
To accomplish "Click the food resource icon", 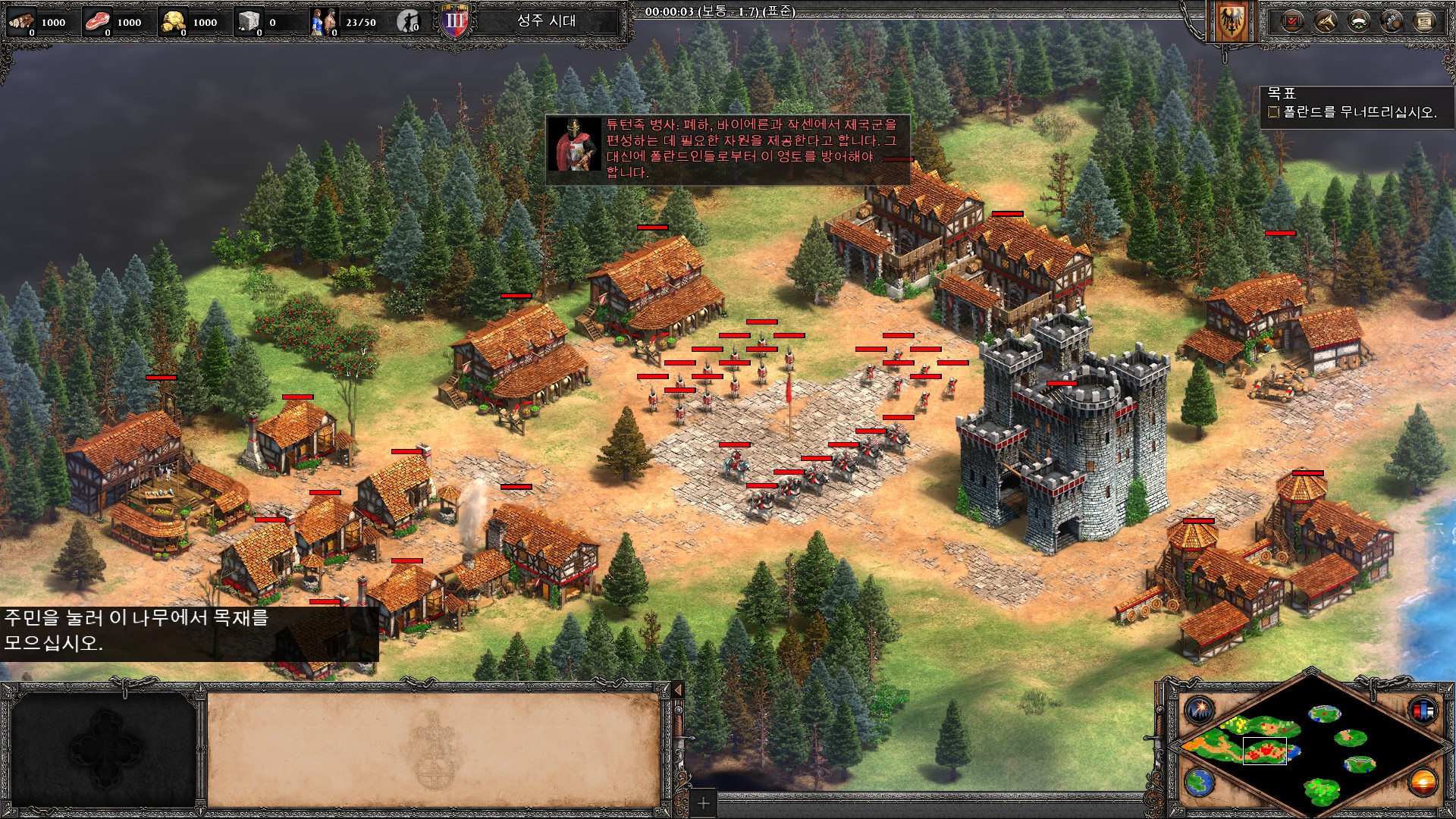I will pyautogui.click(x=97, y=21).
